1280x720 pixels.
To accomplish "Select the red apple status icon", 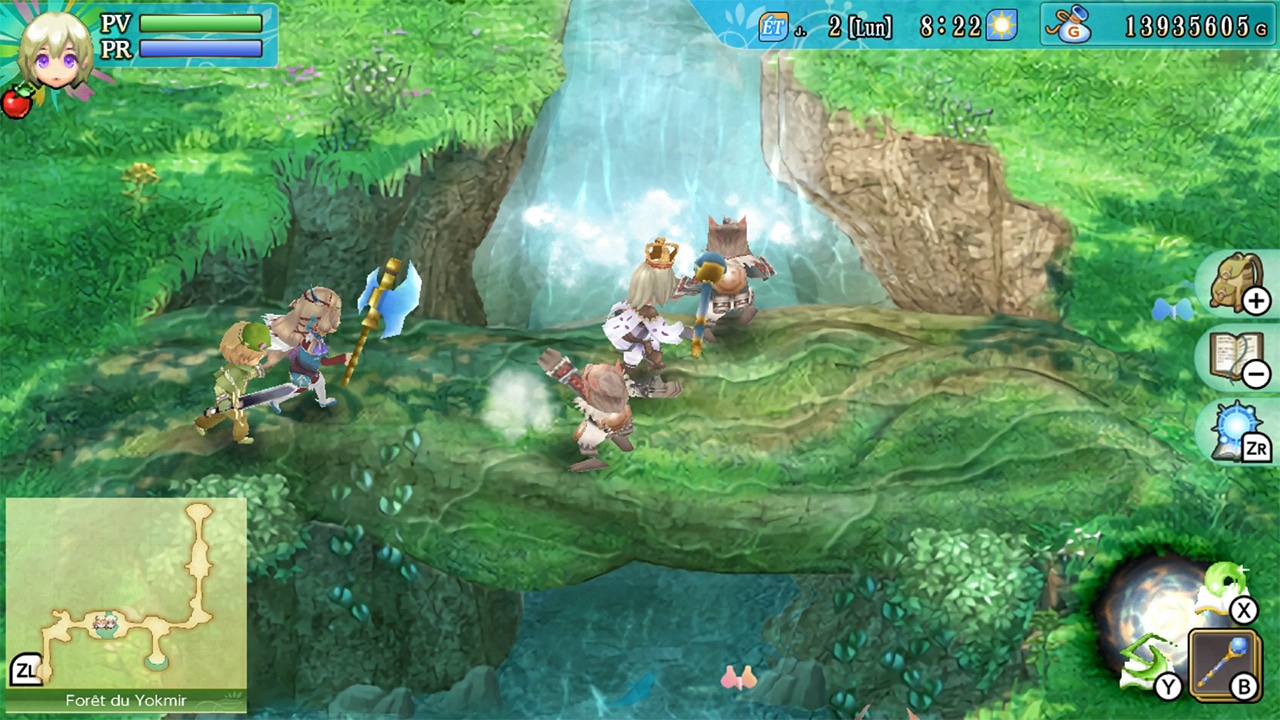I will click(x=17, y=102).
